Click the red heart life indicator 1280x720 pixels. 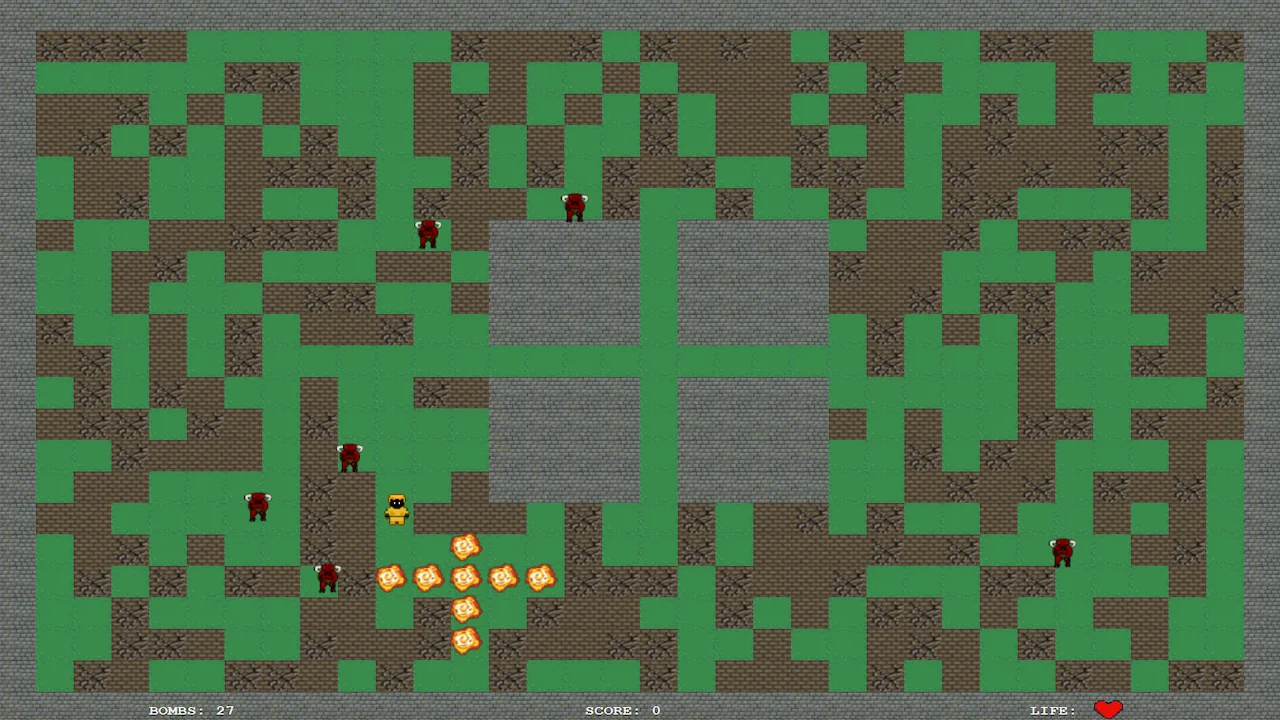(x=1108, y=707)
